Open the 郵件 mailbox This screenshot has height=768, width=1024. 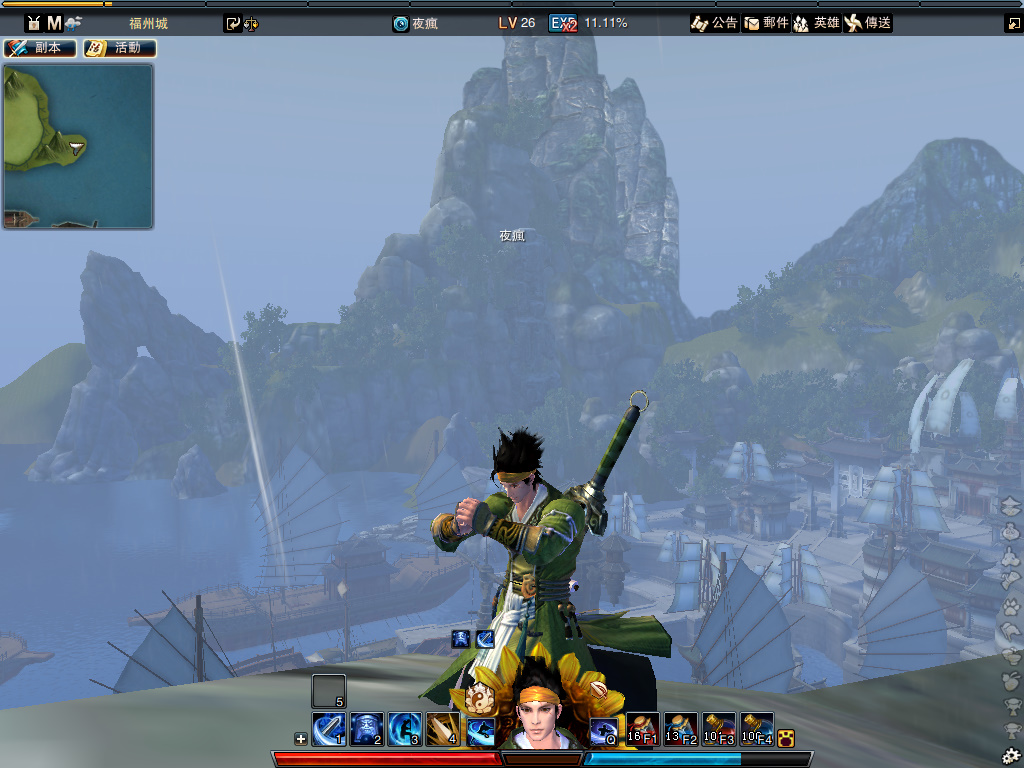tap(766, 23)
